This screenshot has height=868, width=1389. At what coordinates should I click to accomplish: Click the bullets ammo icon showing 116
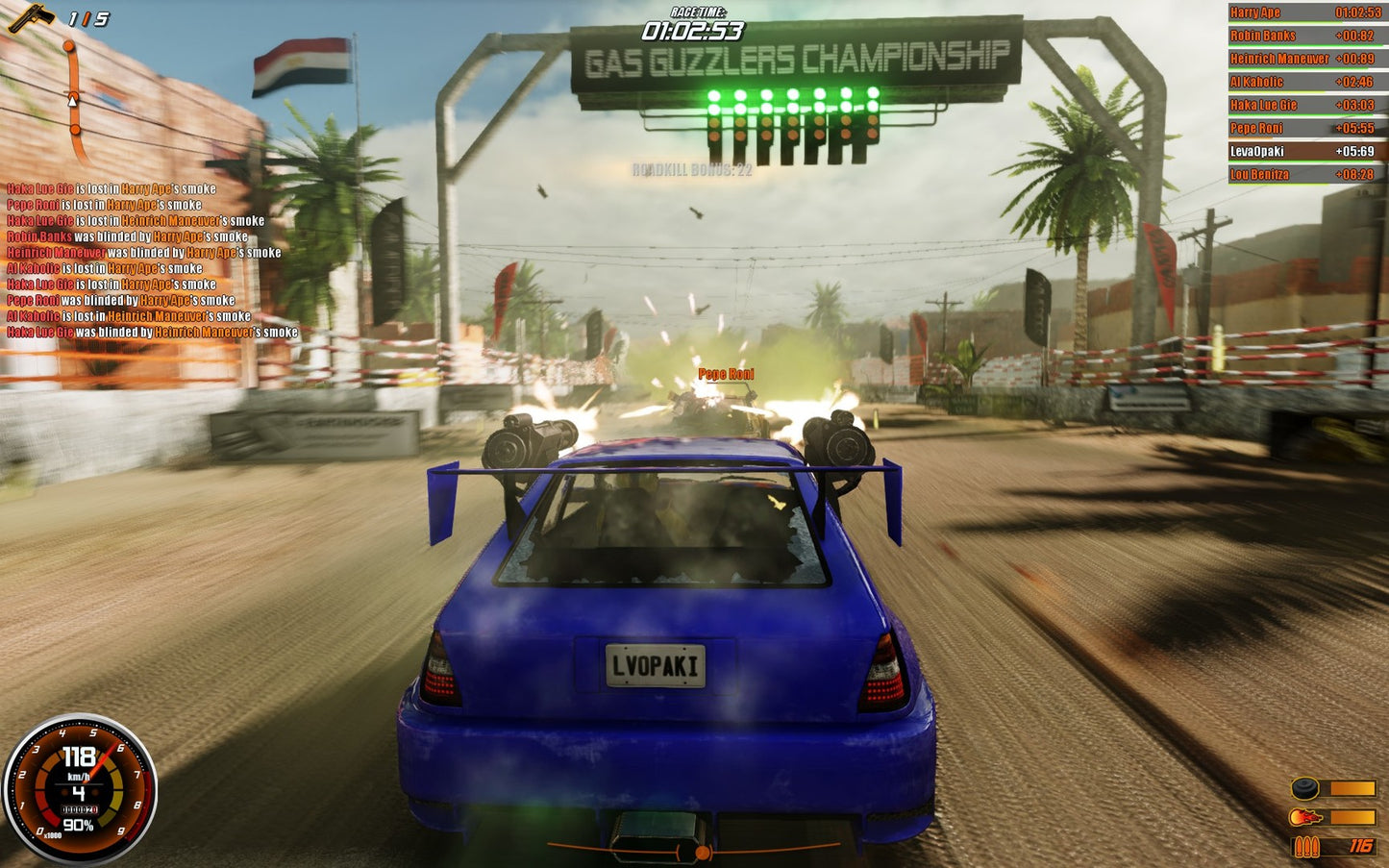(x=1308, y=847)
